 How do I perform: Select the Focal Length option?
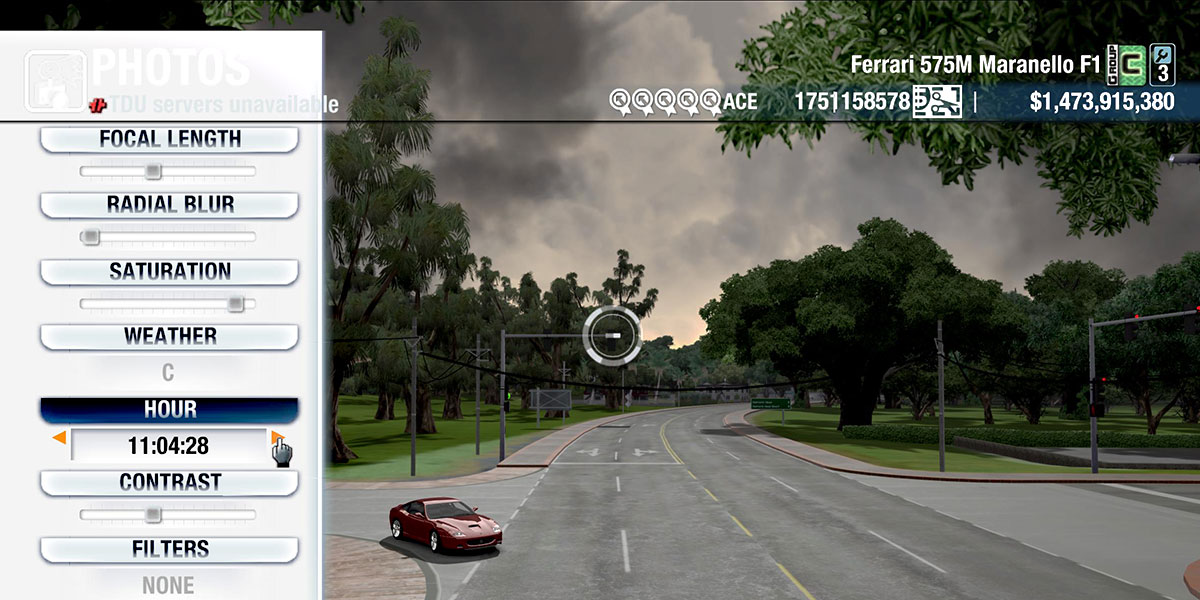(x=169, y=140)
